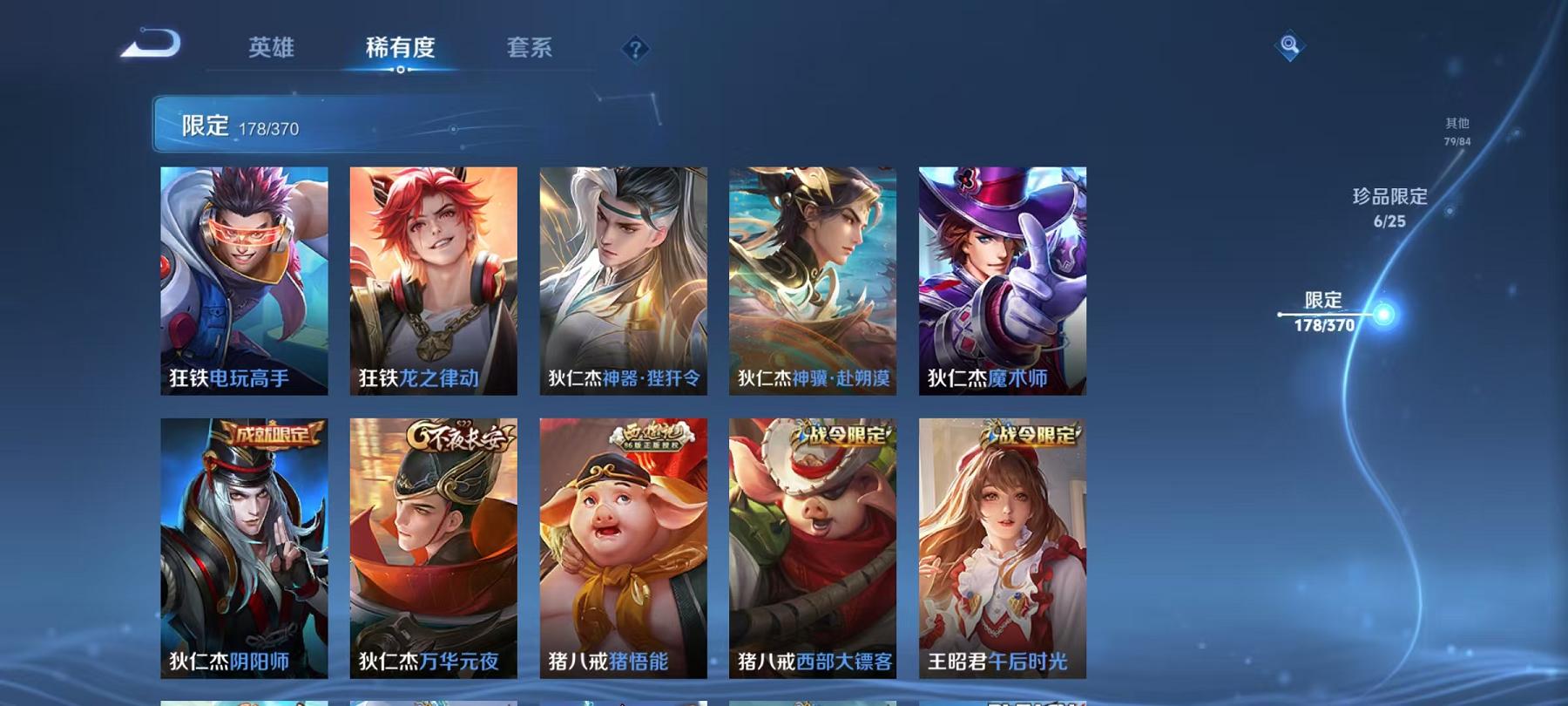Screen dimensions: 1568x706
Task: View the 狄仁杰魔术师 skin
Action: 1002,279
